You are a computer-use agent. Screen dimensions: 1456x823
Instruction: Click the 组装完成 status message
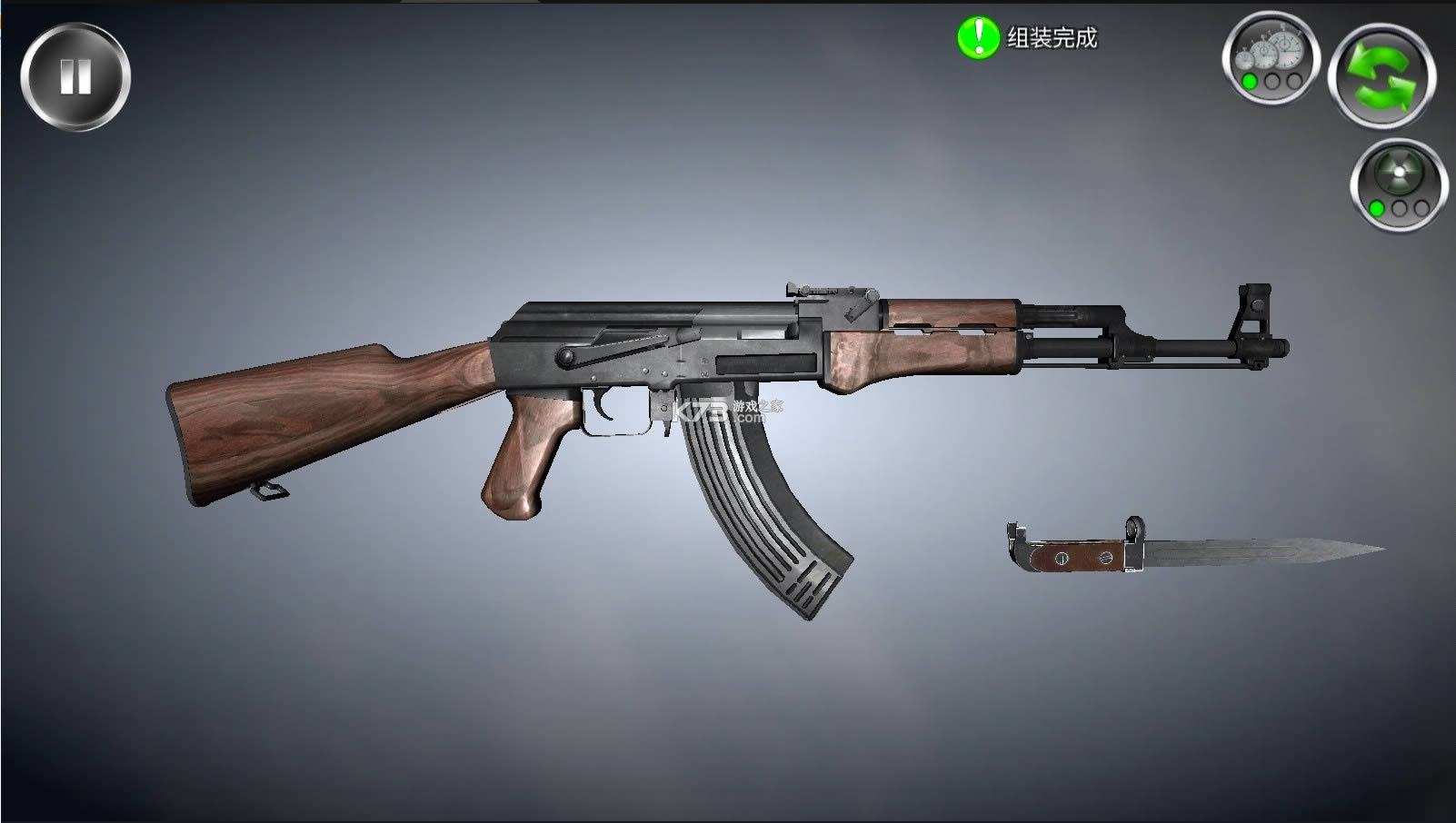(1050, 38)
